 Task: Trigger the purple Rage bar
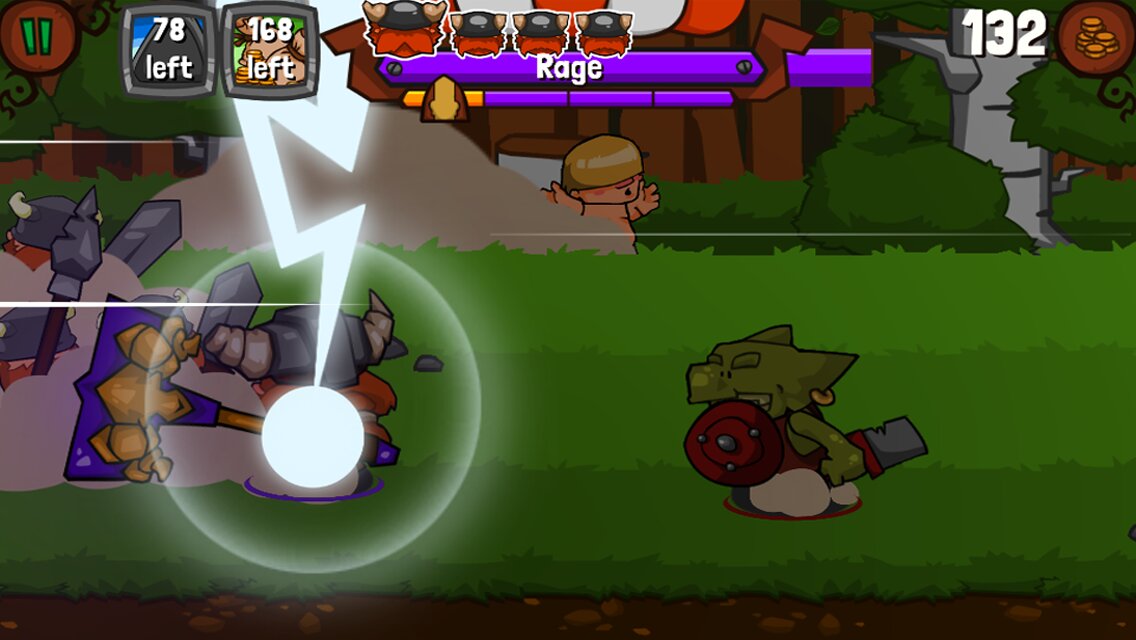569,68
